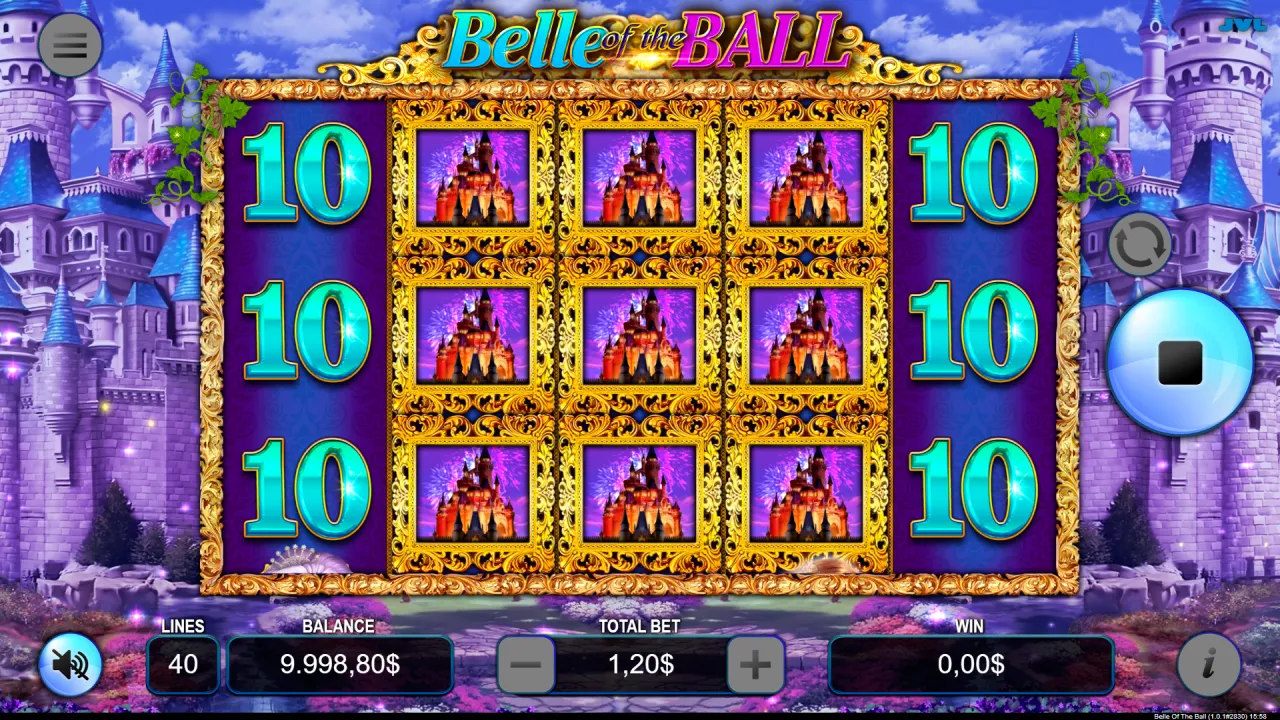
Task: Click the autoplay circular arrows icon
Action: click(1140, 243)
